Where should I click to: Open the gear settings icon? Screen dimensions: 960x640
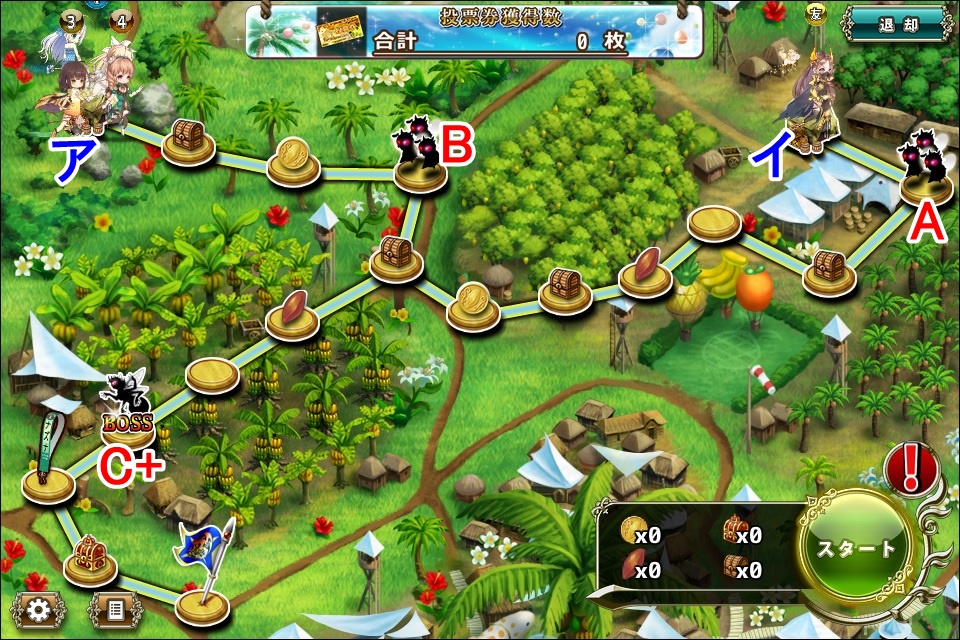click(38, 608)
